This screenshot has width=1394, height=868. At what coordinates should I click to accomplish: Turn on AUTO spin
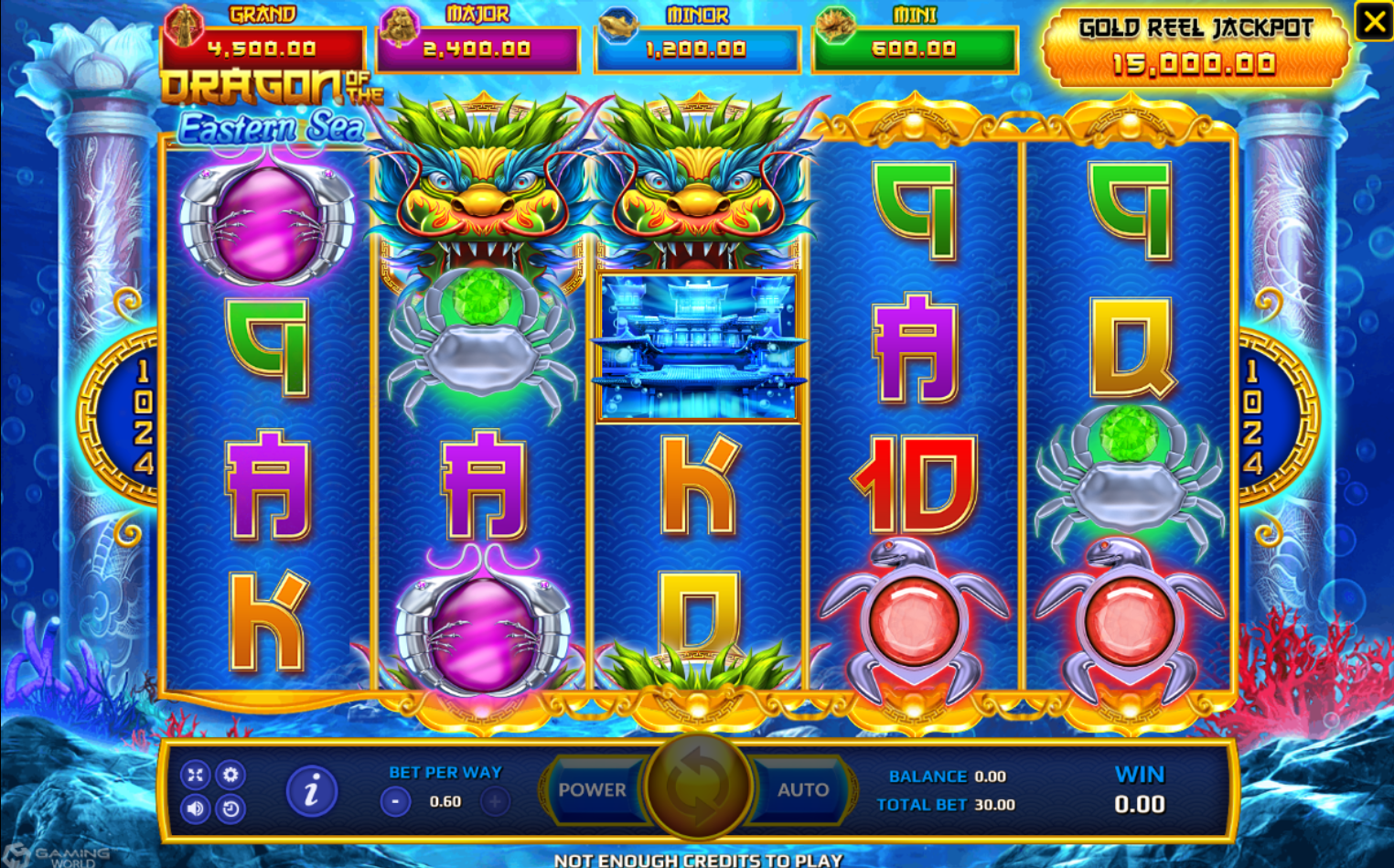point(802,790)
